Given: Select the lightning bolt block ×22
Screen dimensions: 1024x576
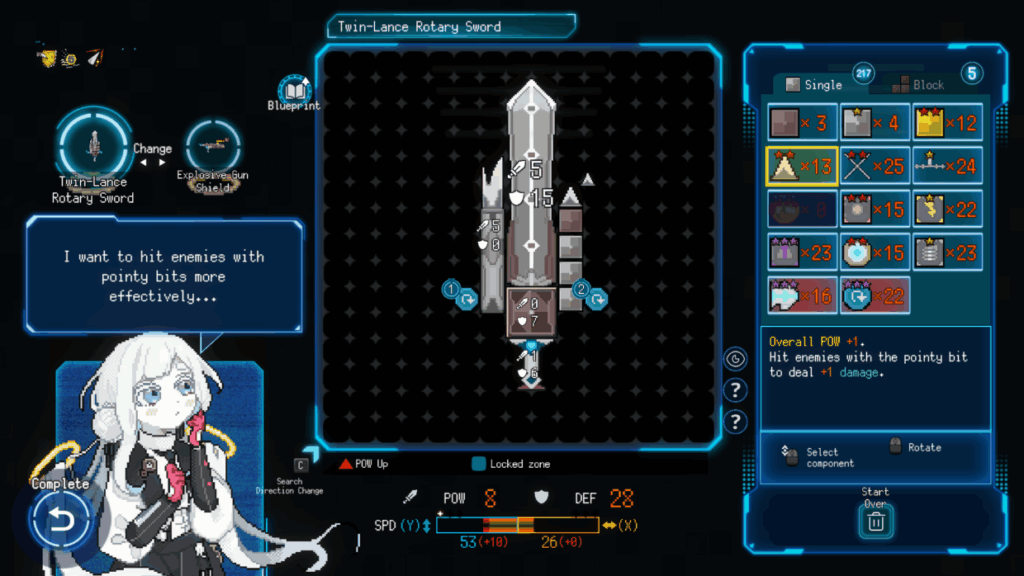Looking at the screenshot, I should click(x=947, y=209).
